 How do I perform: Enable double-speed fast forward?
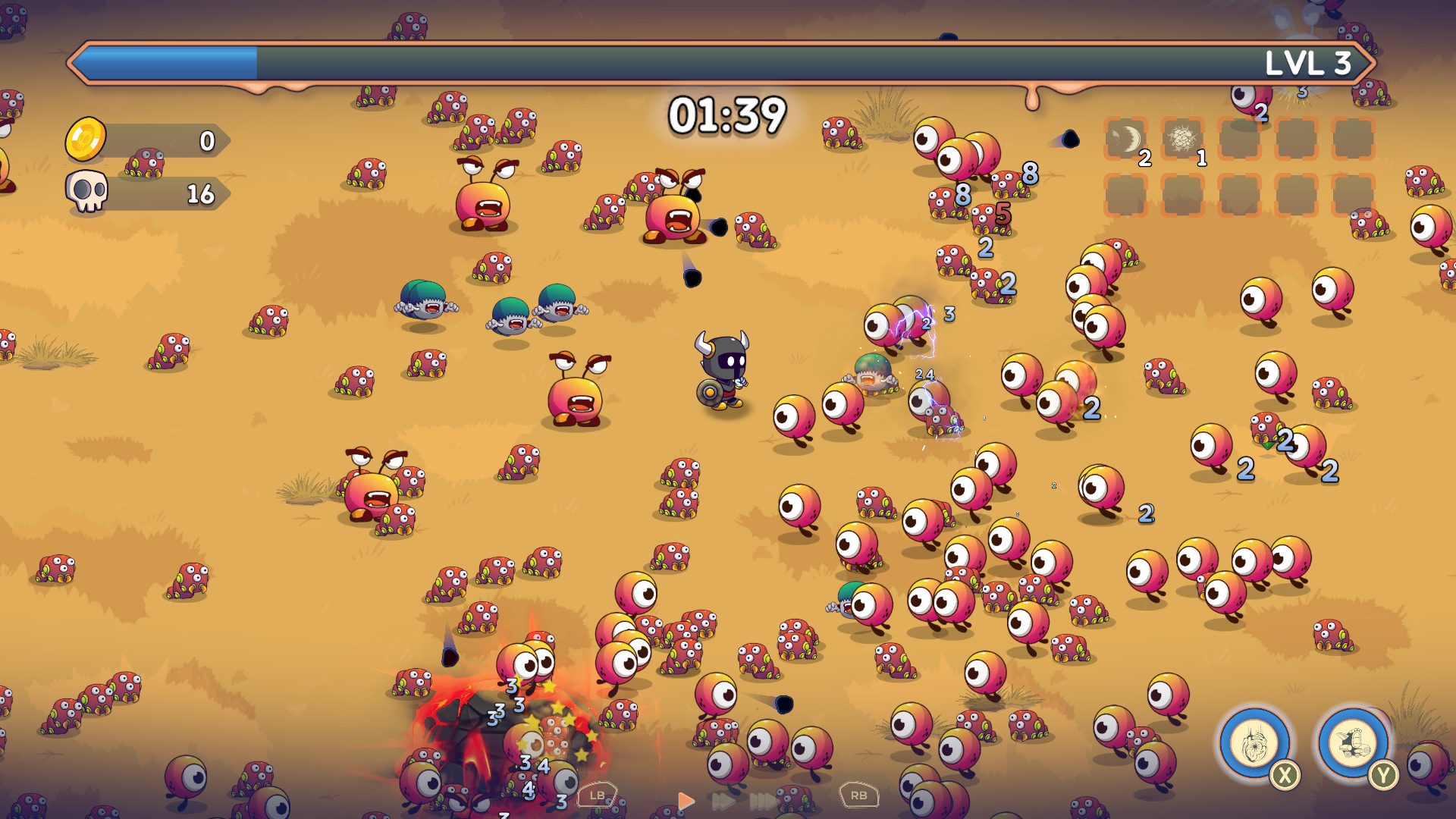(724, 801)
